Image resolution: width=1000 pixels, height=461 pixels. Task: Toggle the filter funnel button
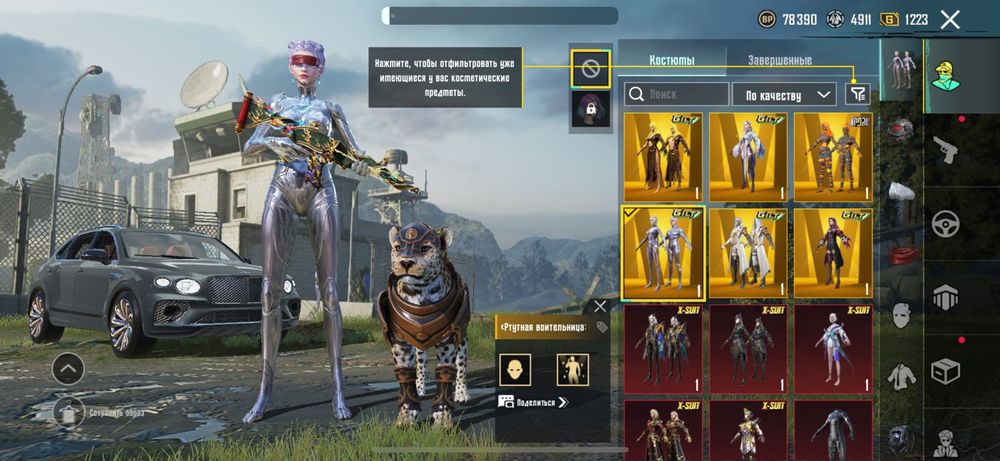[x=857, y=94]
